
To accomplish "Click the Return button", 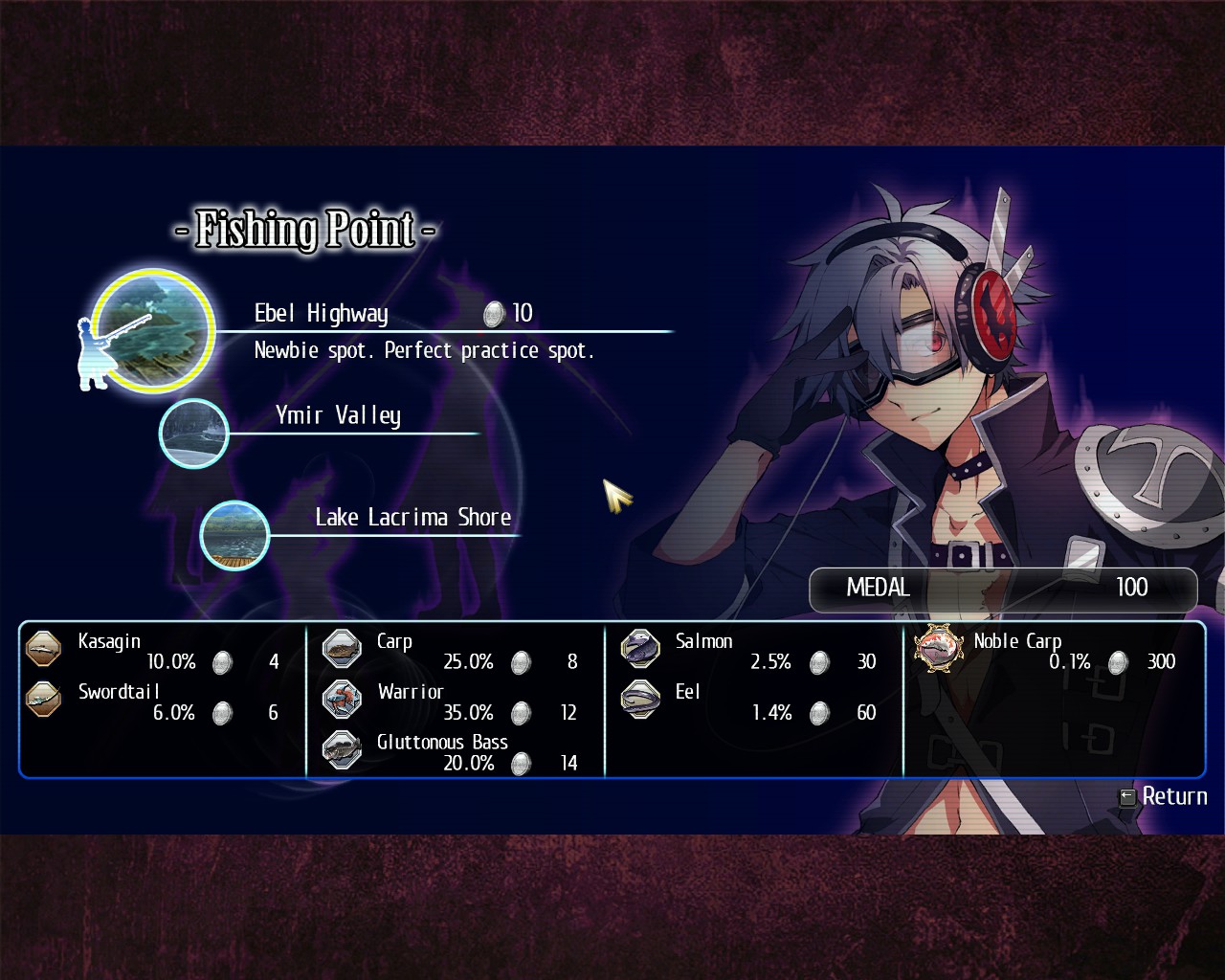I will [1164, 796].
